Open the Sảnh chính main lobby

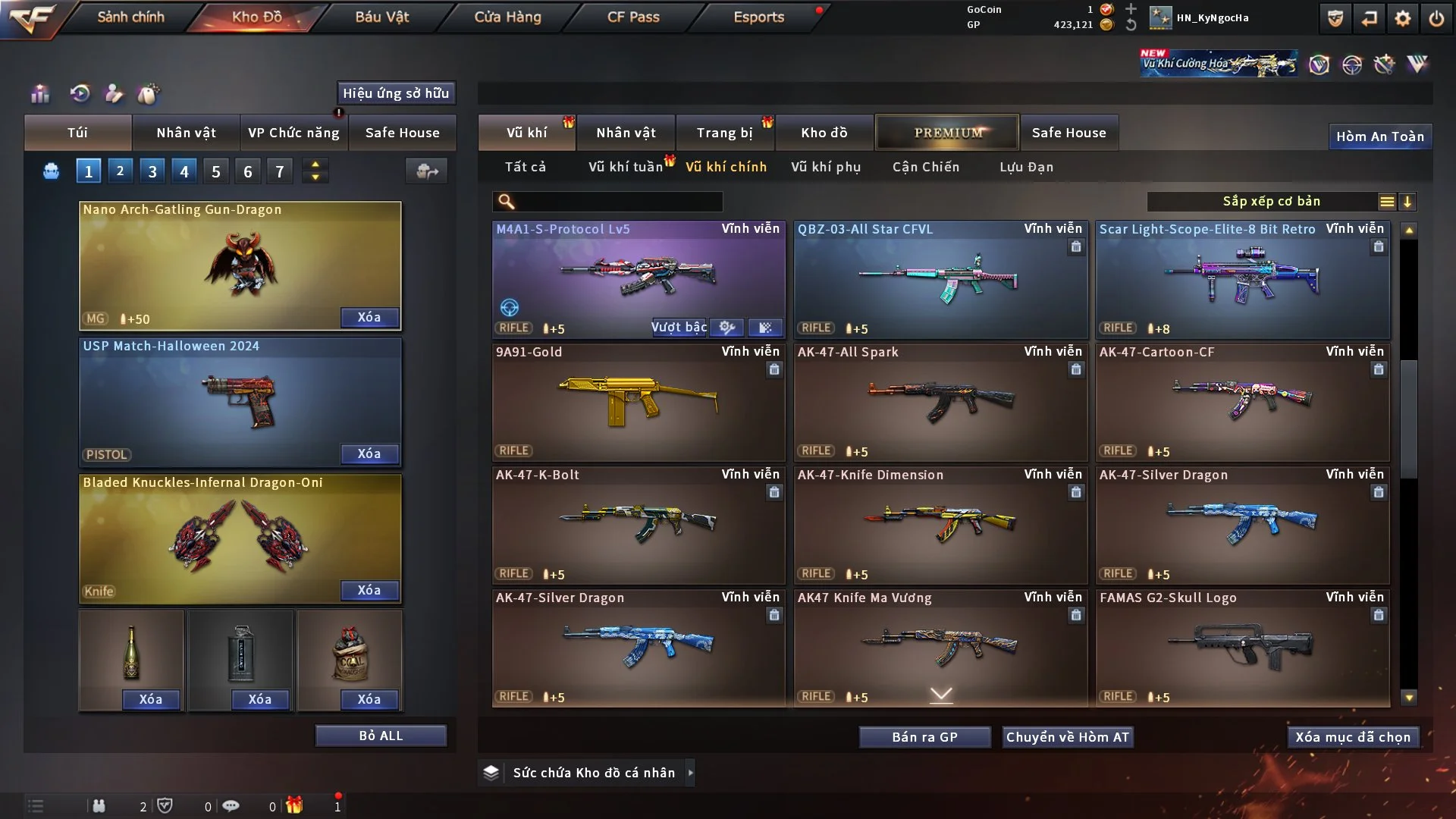[x=130, y=17]
